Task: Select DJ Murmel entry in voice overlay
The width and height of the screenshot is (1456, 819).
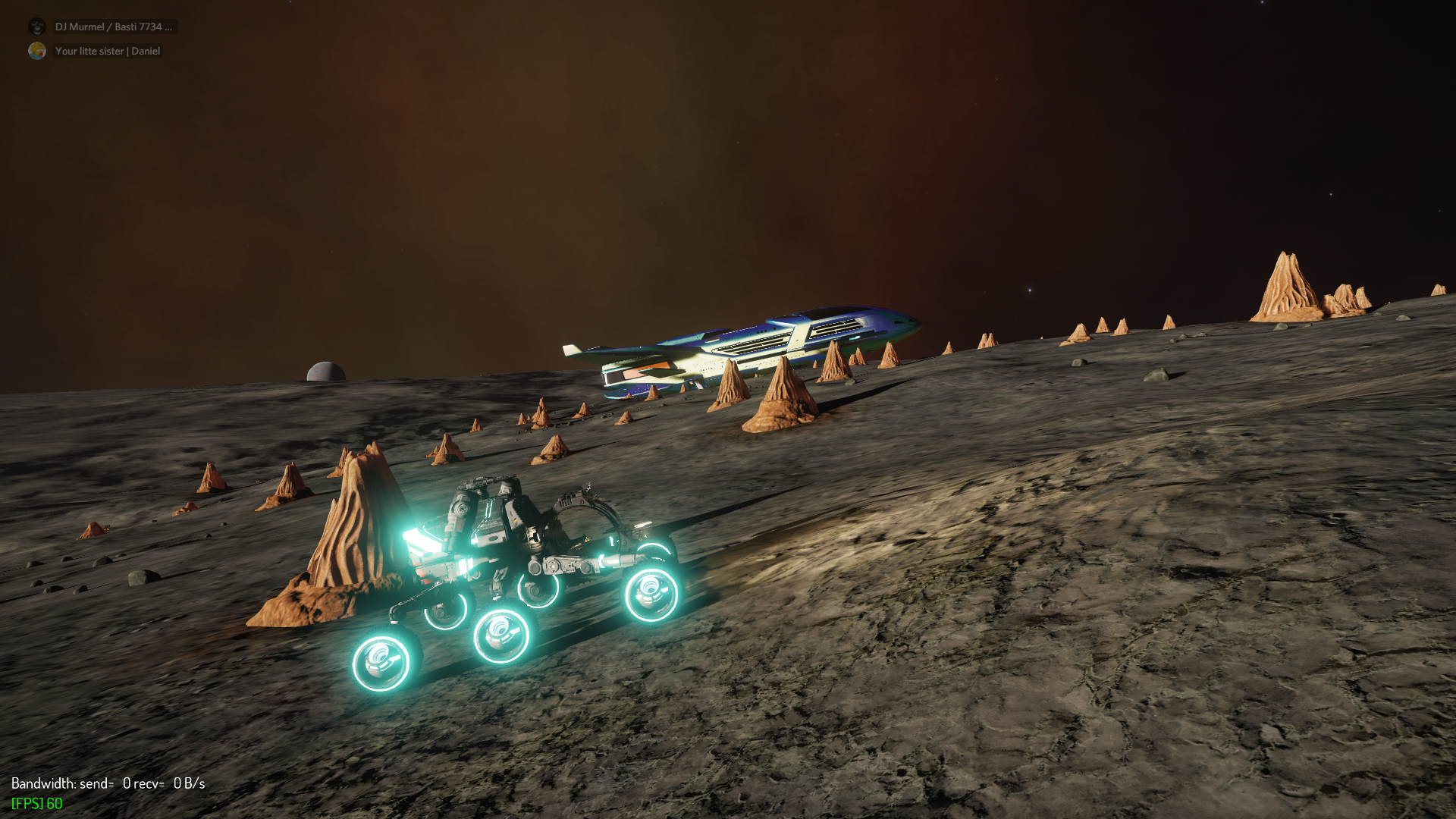Action: click(113, 27)
